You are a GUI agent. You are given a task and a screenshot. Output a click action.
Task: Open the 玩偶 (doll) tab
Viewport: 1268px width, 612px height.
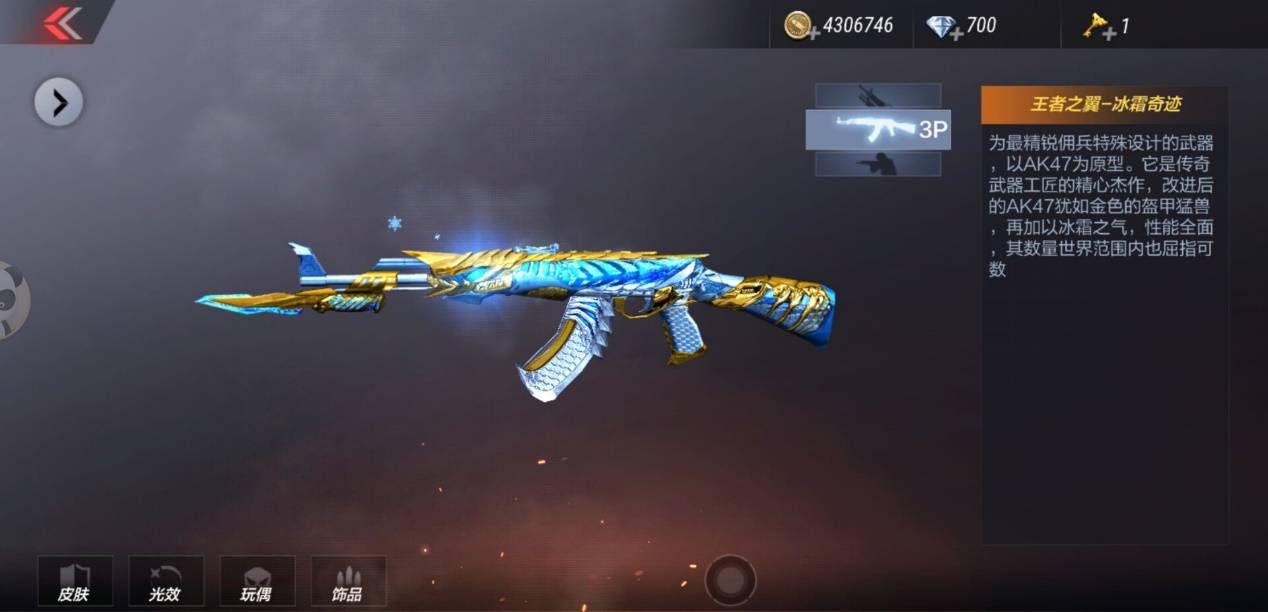[x=257, y=581]
